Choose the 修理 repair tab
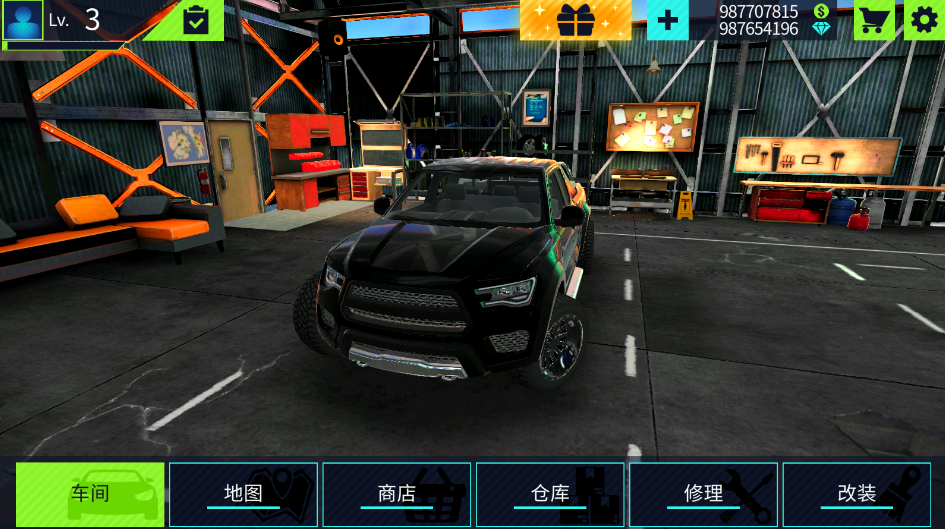Viewport: 945px width, 529px height. point(703,494)
